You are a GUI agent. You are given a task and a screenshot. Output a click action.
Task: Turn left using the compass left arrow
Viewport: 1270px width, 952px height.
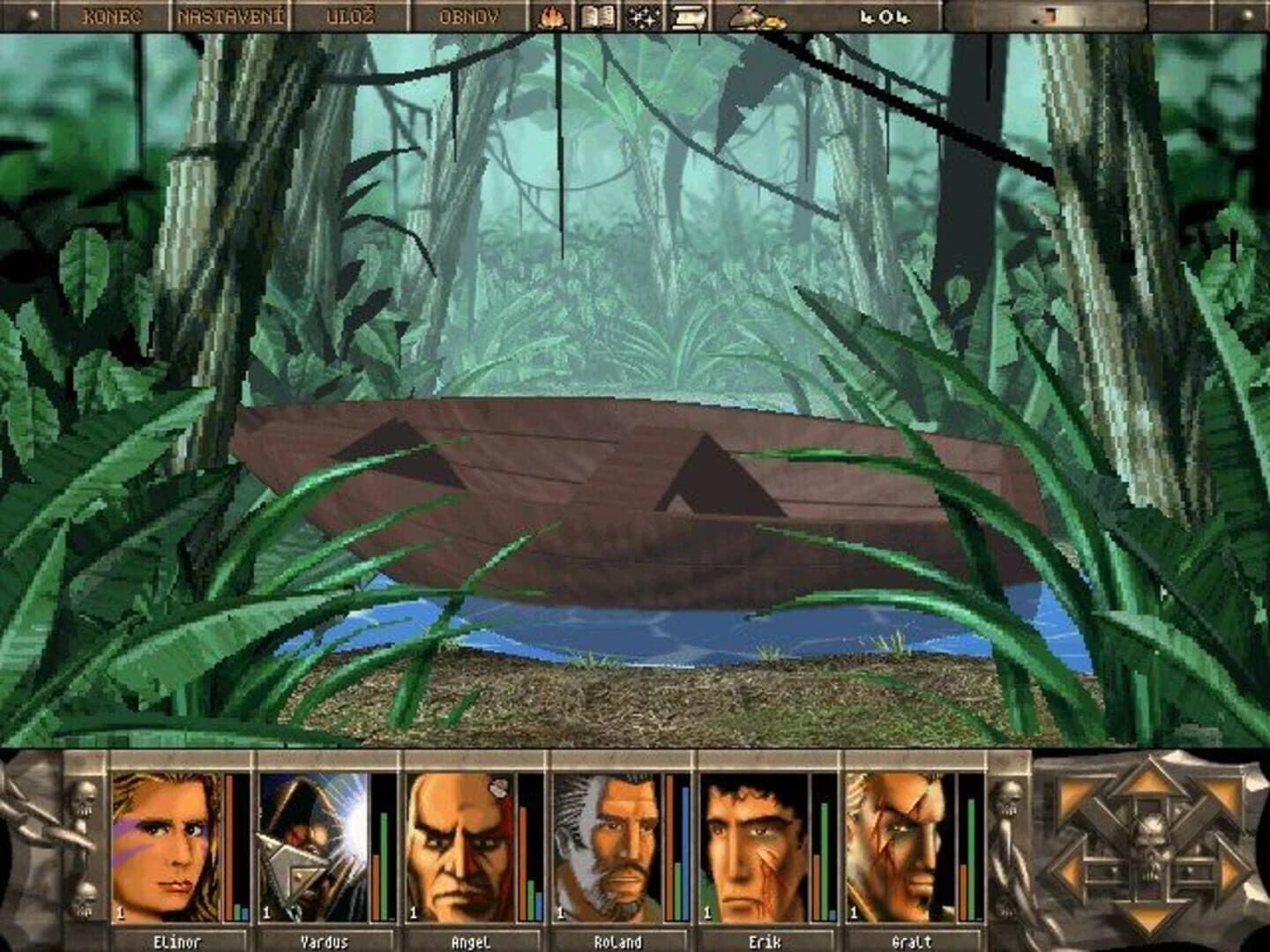(1070, 873)
